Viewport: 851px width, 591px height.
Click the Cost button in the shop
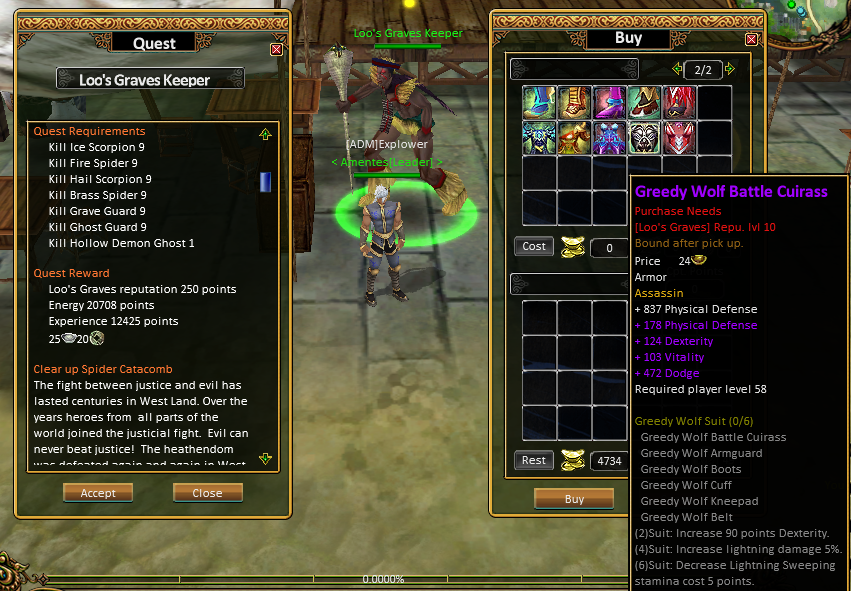pos(534,246)
